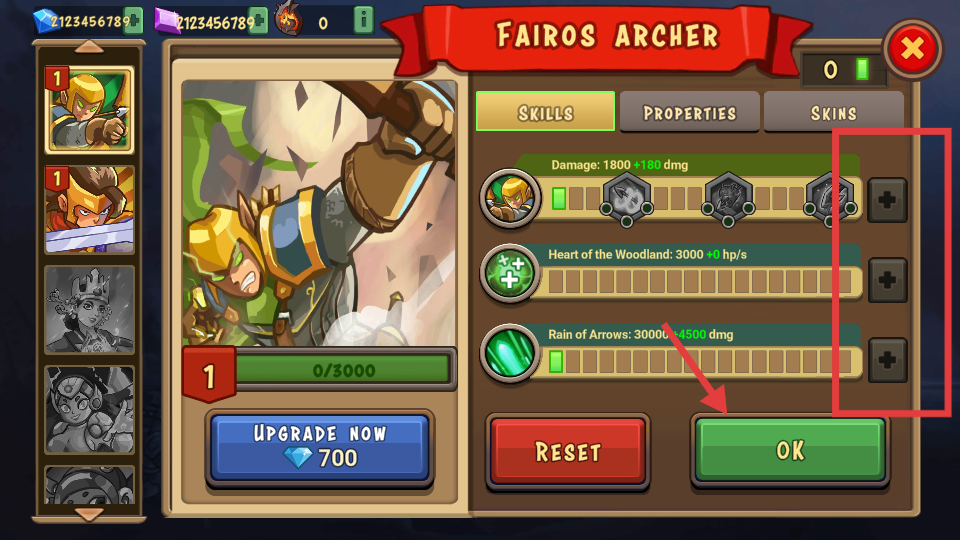Show more heroes with the down arrow

coord(89,513)
